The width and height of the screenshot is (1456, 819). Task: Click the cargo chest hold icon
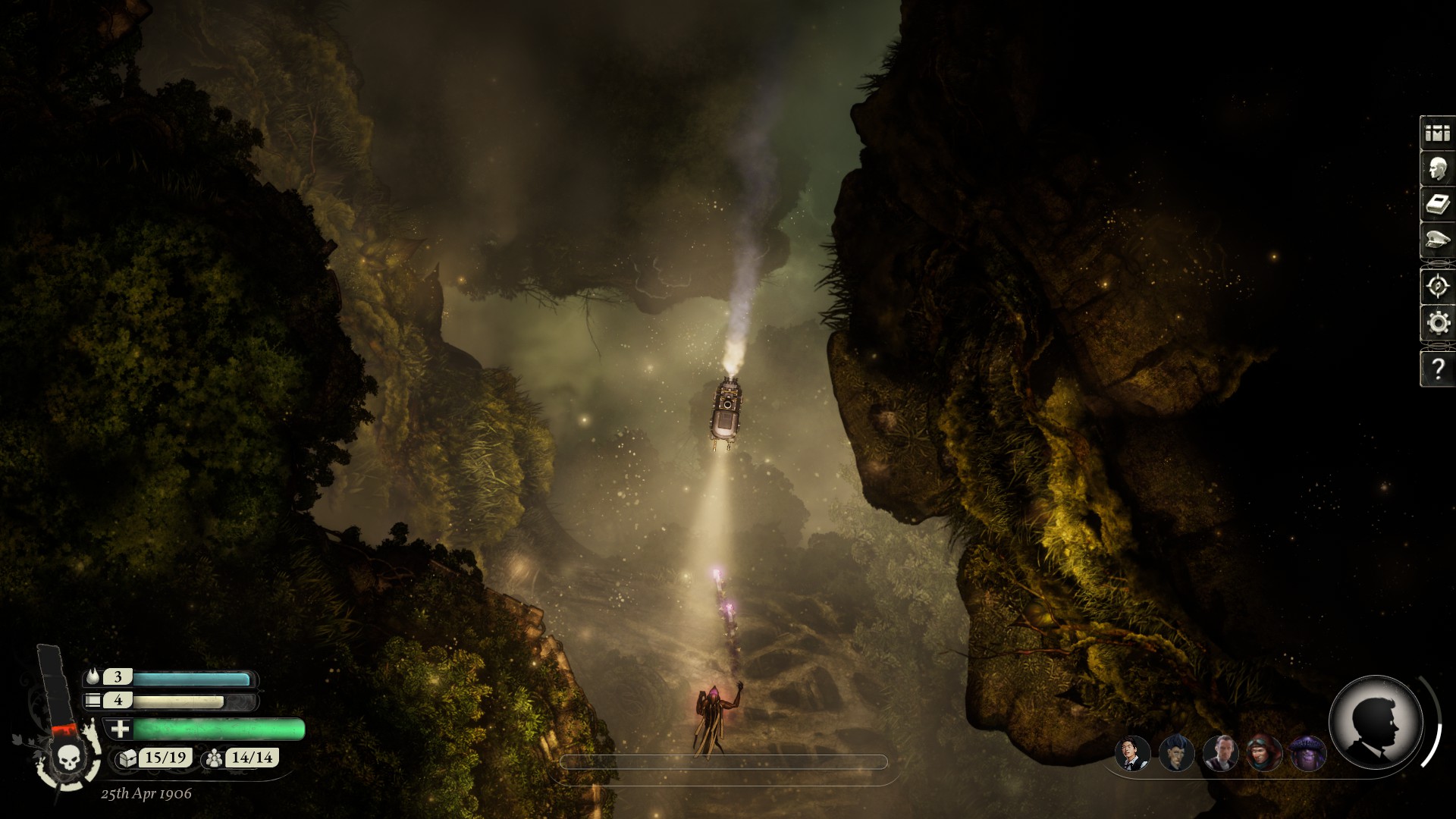point(127,758)
